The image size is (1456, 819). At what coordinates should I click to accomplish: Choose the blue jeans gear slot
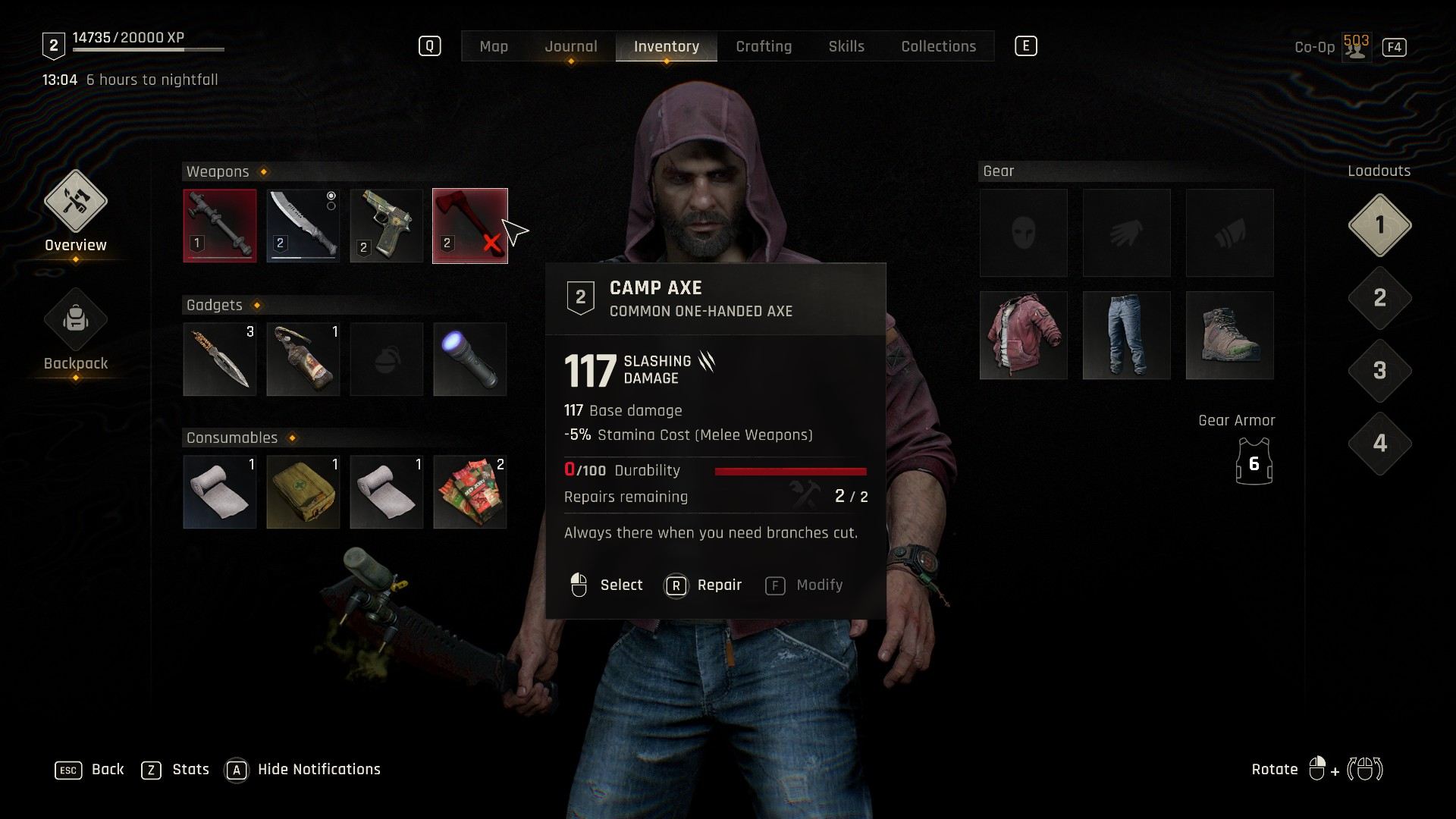[1127, 335]
